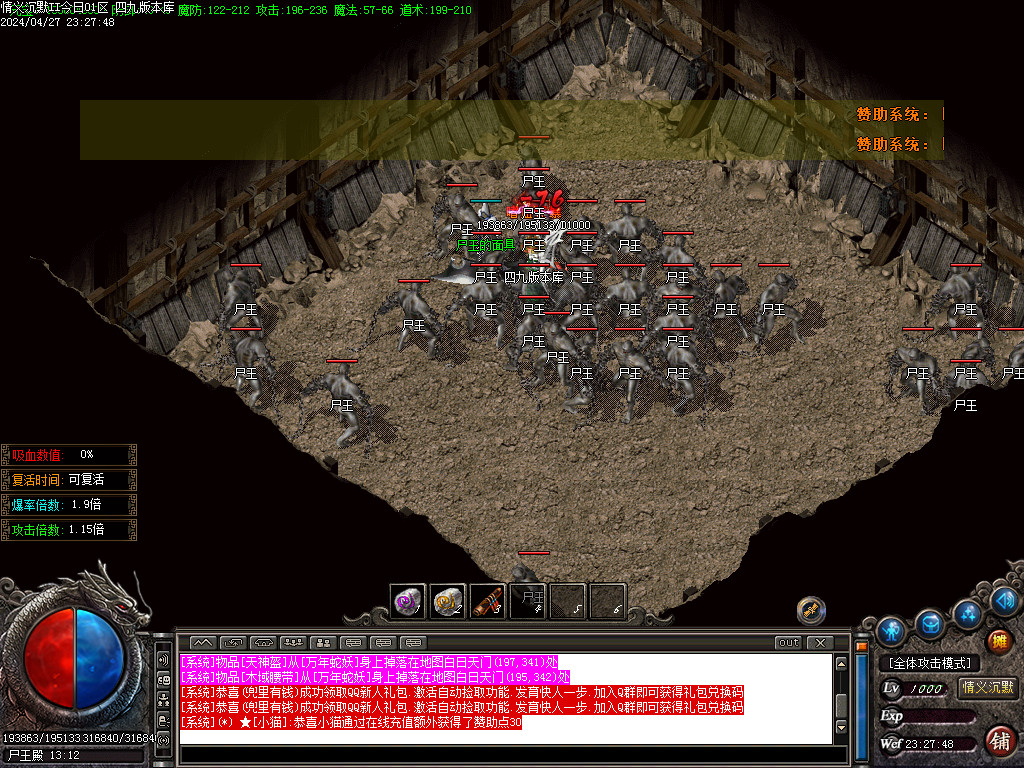This screenshot has width=1024, height=768.
Task: Select the red bundle in hotbar slot 3
Action: pyautogui.click(x=488, y=601)
